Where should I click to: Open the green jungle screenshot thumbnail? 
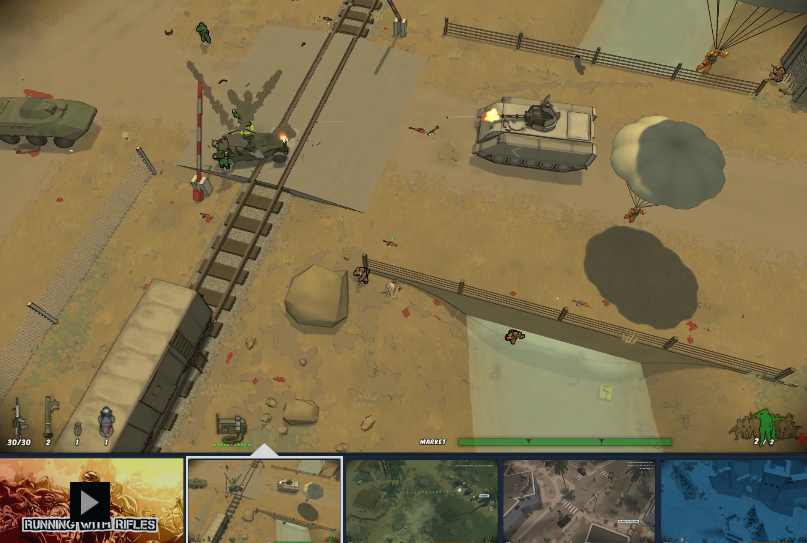click(421, 500)
